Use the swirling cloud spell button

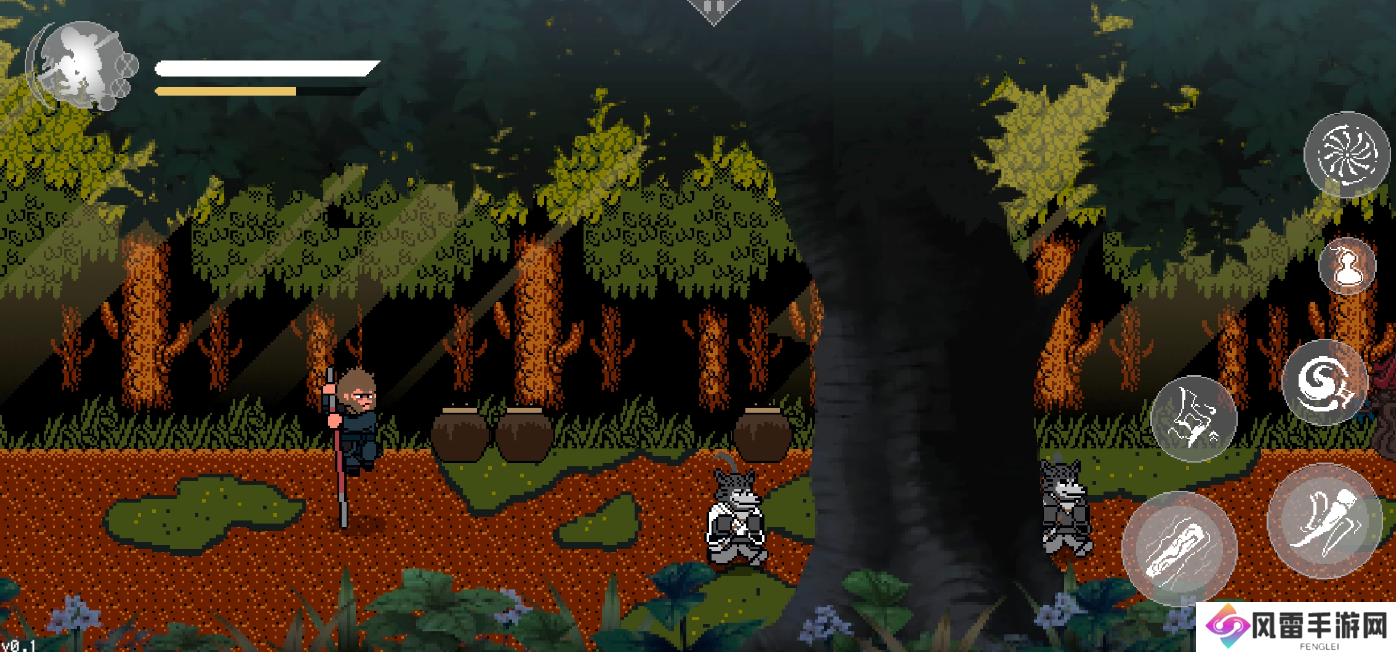click(x=1324, y=382)
